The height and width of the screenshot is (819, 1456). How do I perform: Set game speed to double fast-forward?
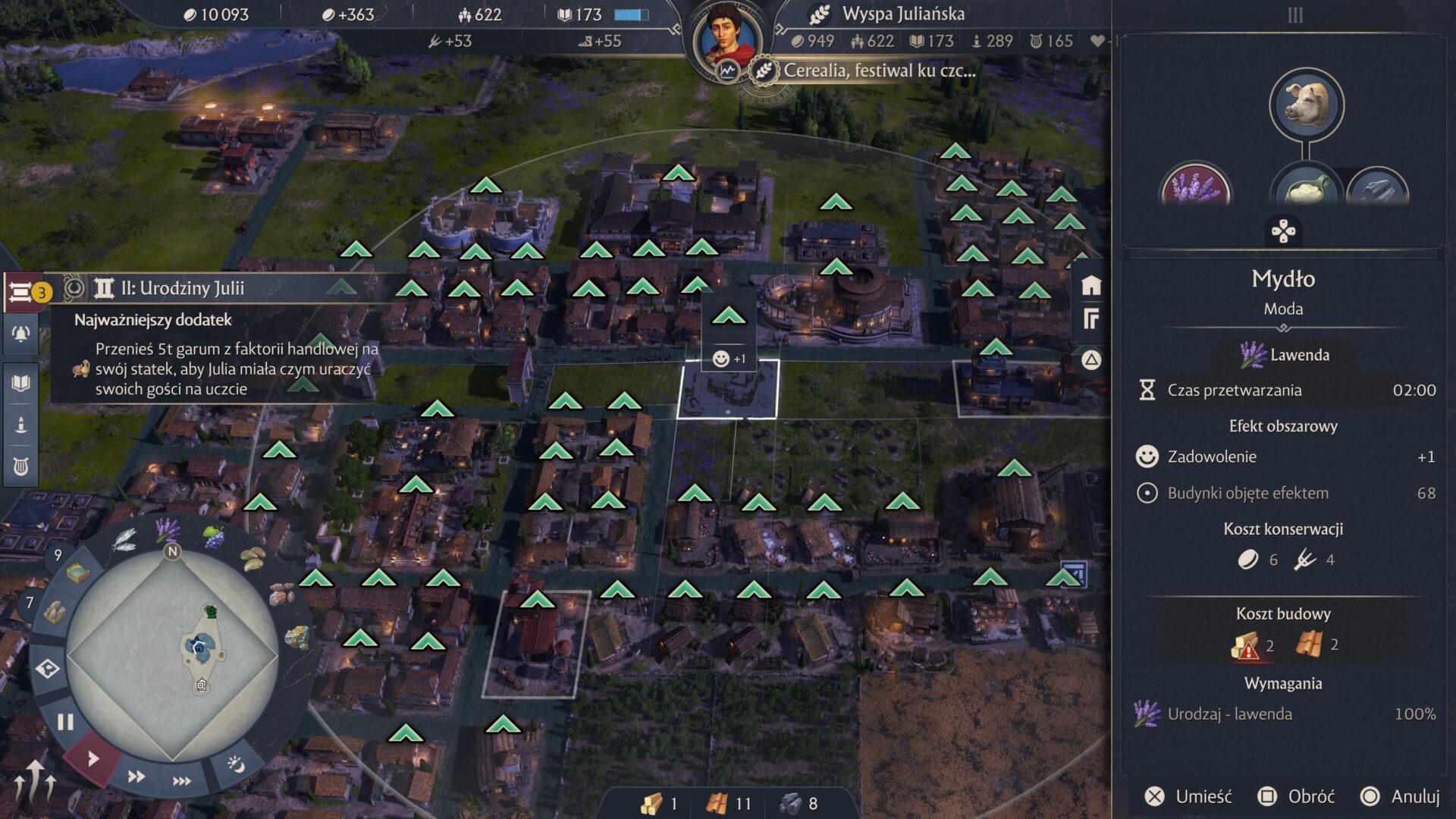point(136,776)
